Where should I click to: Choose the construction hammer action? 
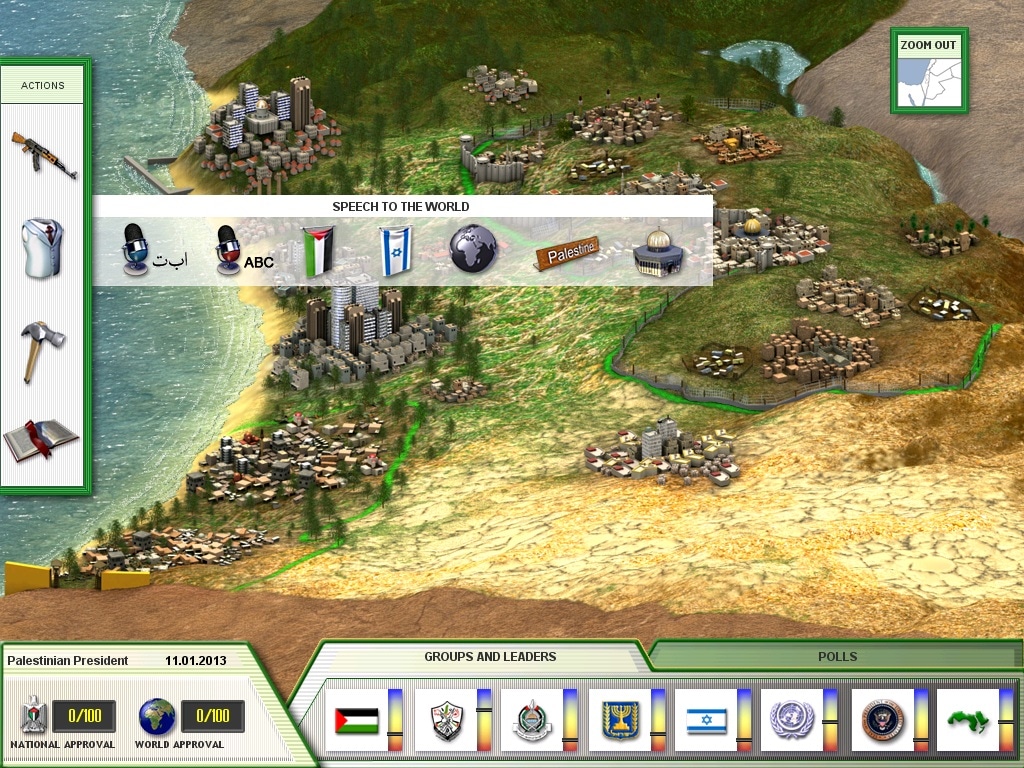[44, 351]
